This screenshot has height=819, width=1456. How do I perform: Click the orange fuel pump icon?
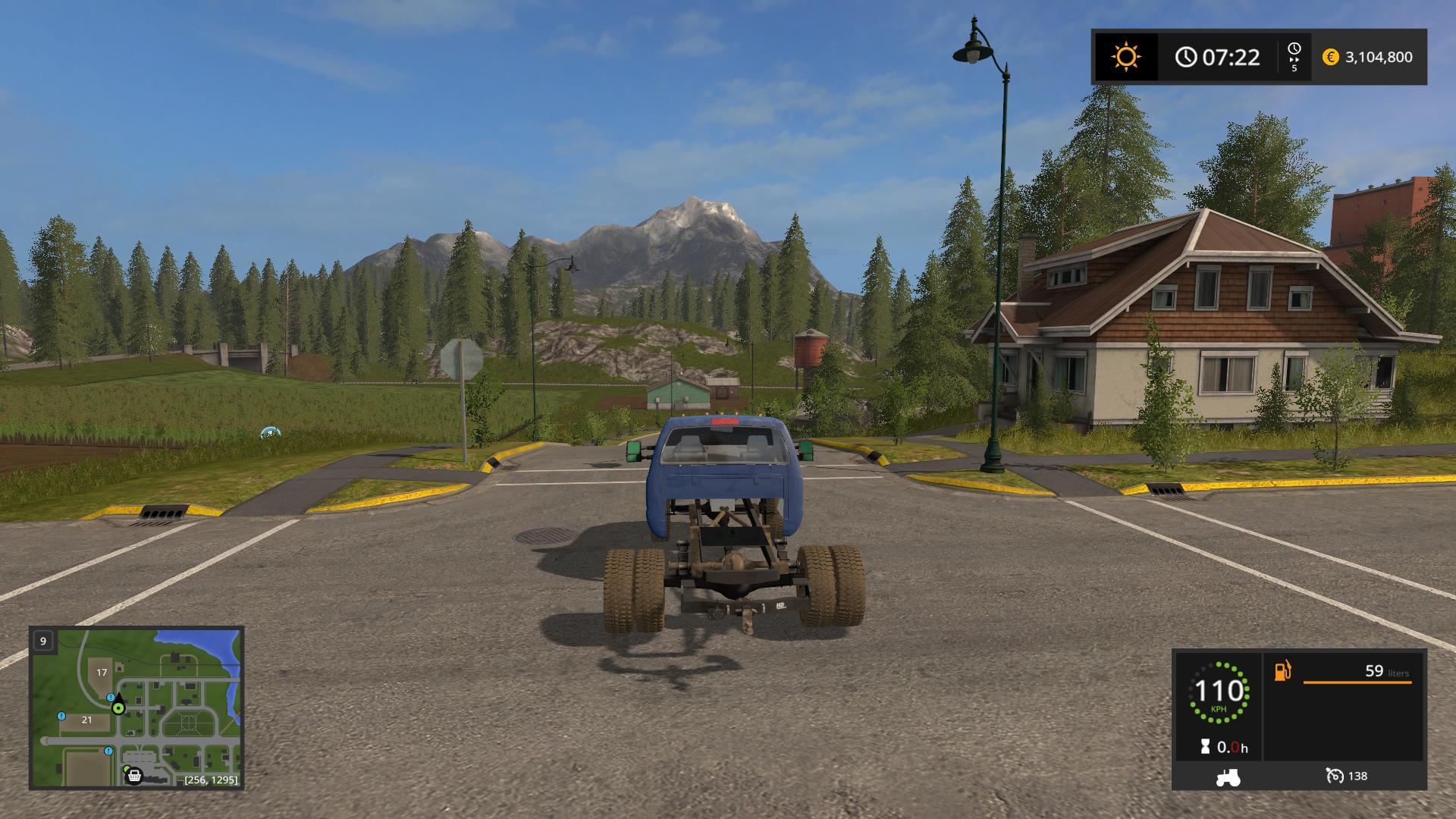[x=1282, y=671]
